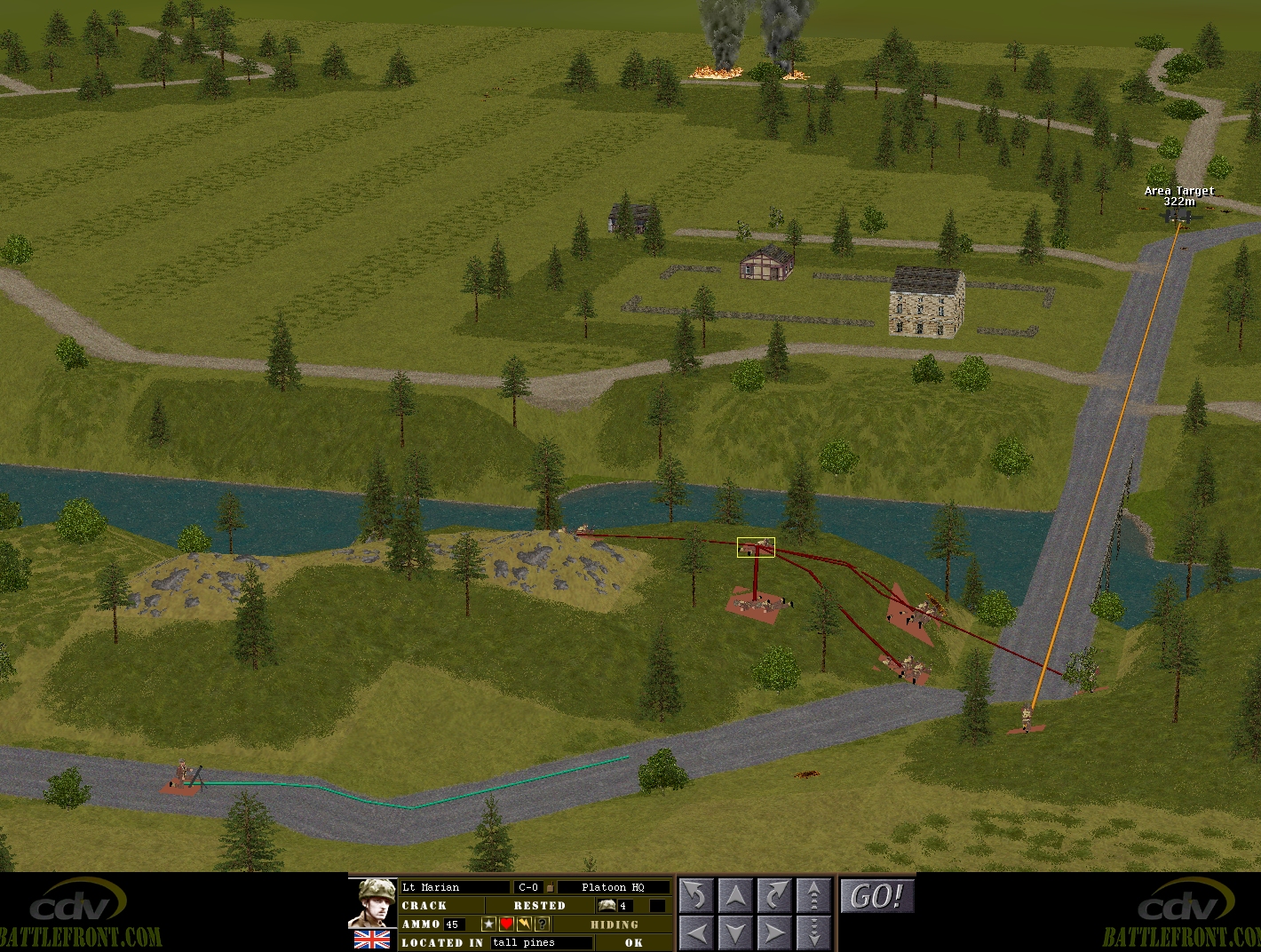Slide the camera right with right arrow

[774, 932]
